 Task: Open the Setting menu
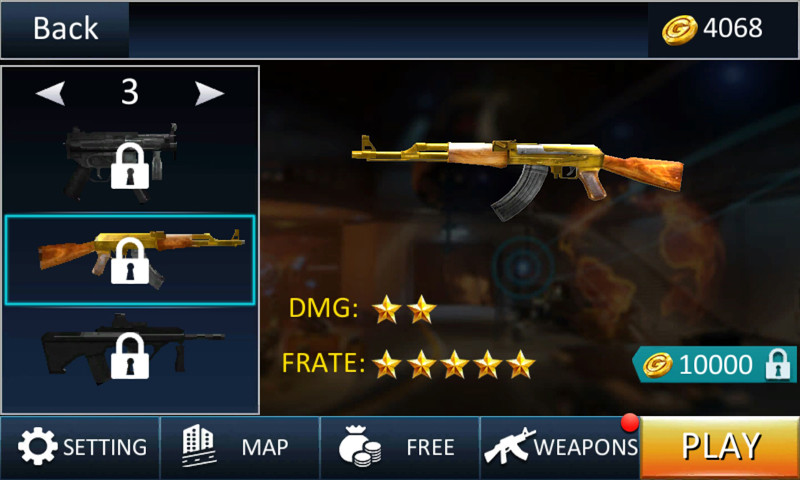click(x=81, y=447)
